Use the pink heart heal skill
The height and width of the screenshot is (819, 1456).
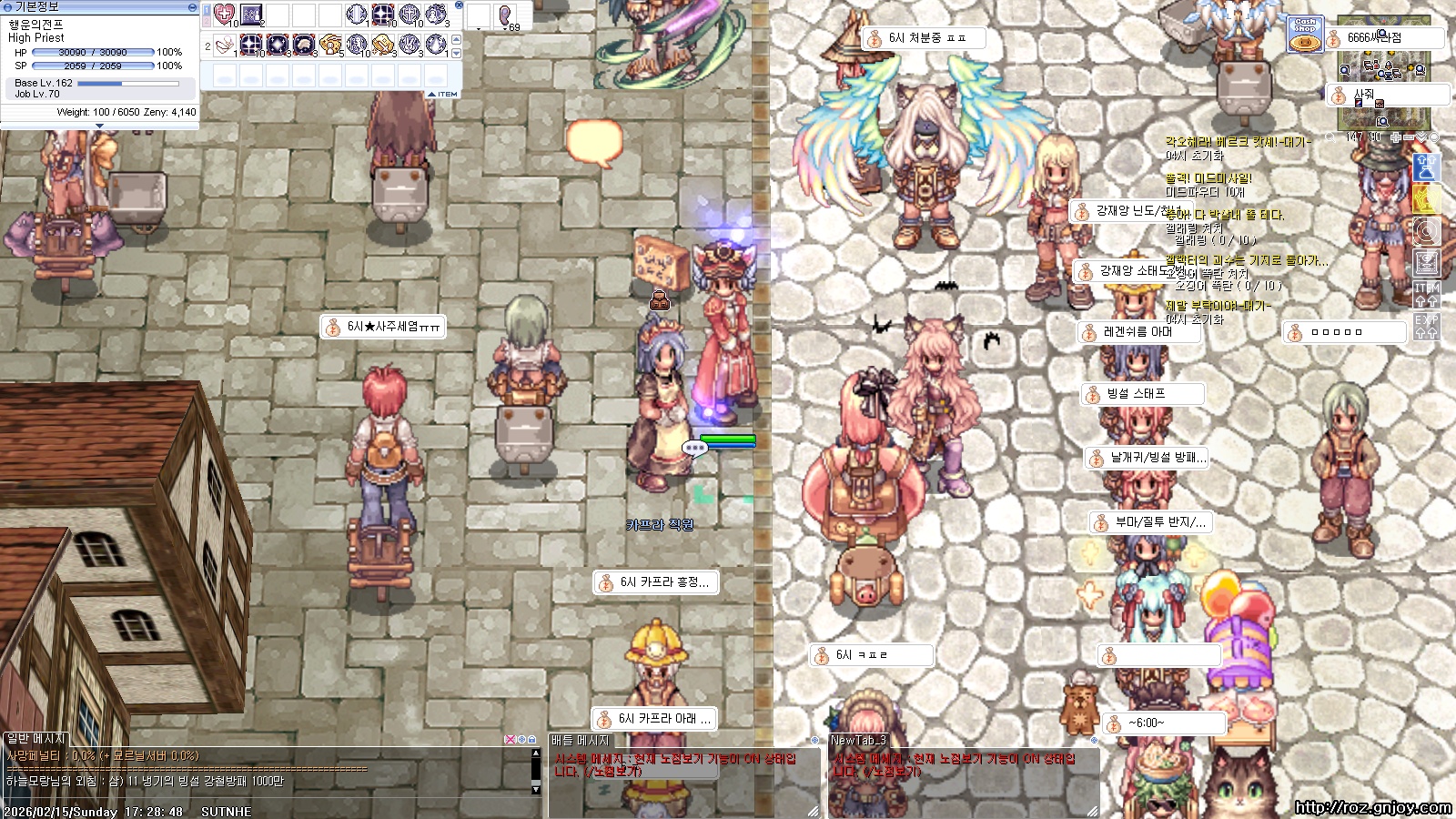(x=224, y=15)
